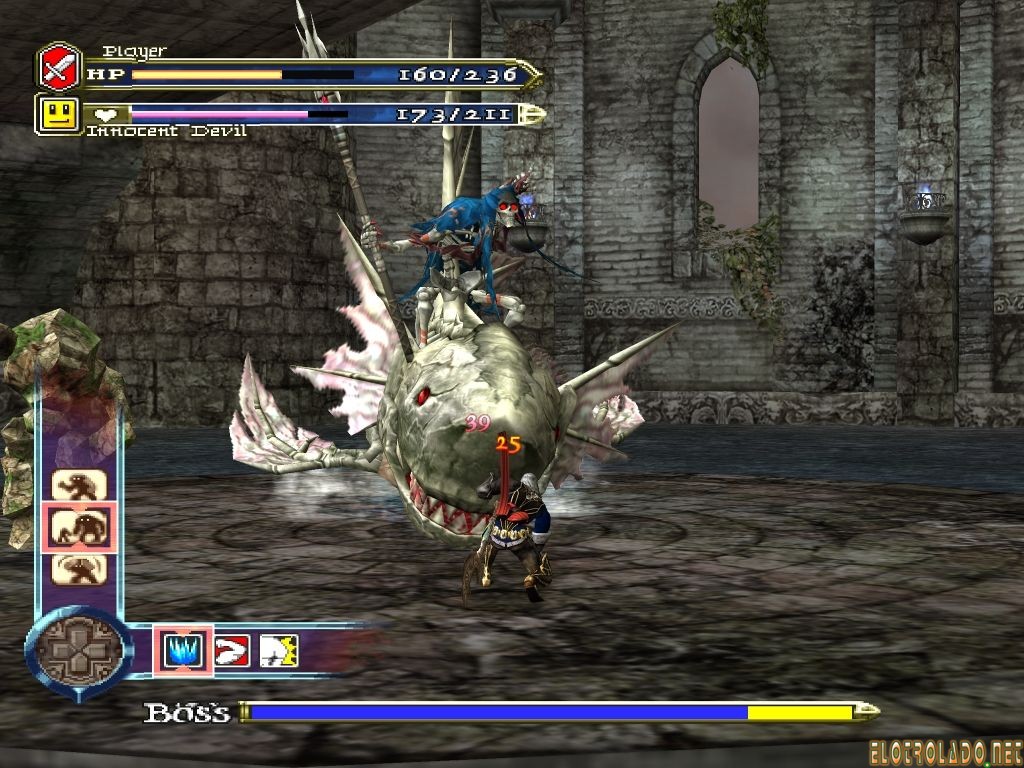Click the round d-pad command selector
This screenshot has width=1024, height=768.
click(78, 653)
